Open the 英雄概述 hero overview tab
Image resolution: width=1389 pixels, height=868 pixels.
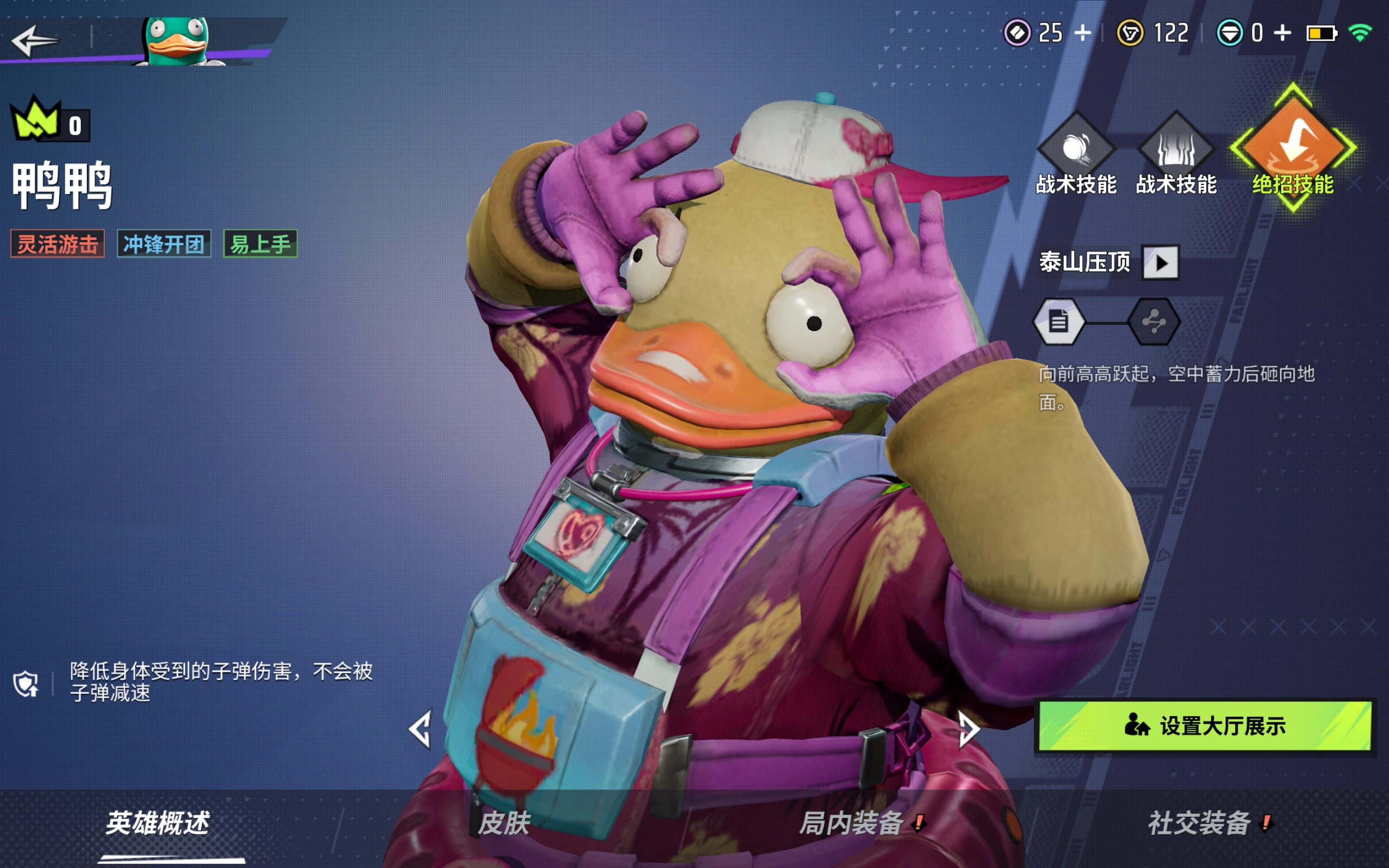[x=158, y=823]
